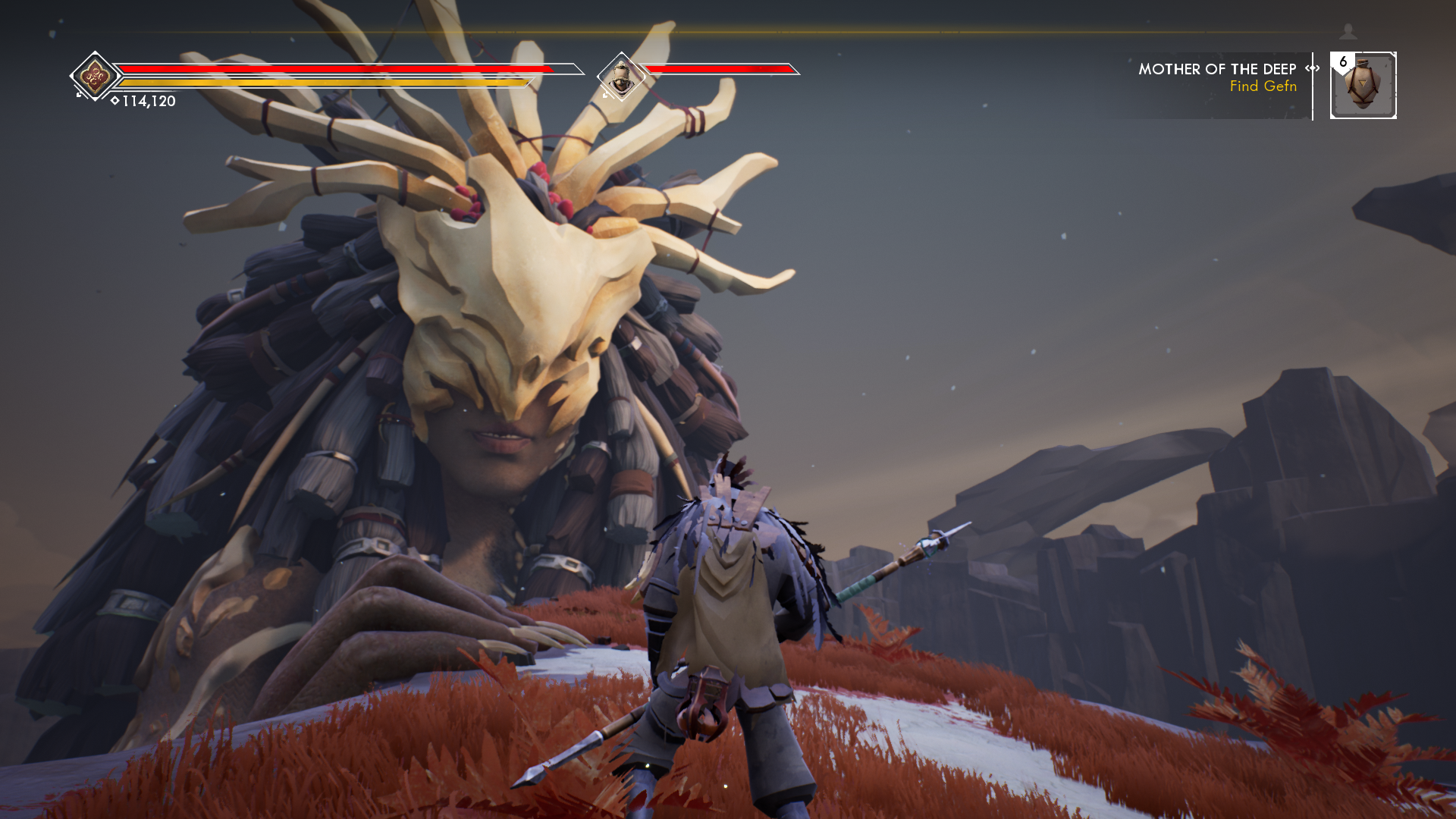This screenshot has width=1456, height=819.
Task: Click the multiplayer silhouette icon
Action: (1348, 31)
